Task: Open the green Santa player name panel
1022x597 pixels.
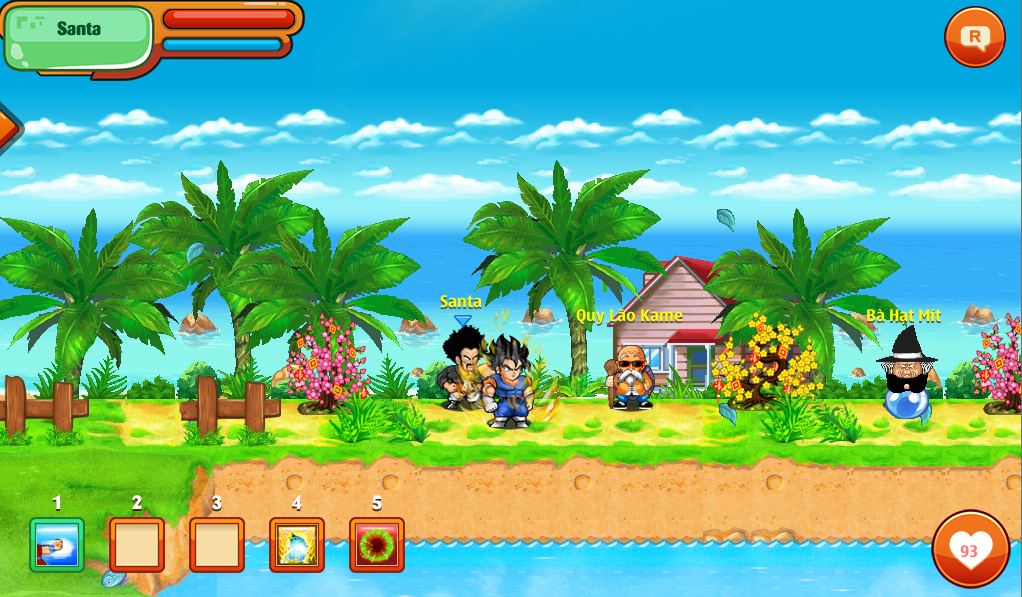Action: tap(78, 37)
